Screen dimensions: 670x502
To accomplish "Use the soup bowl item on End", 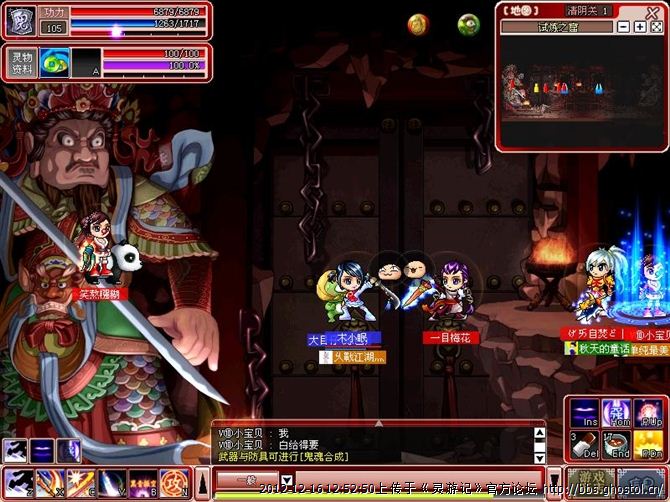I will pyautogui.click(x=616, y=443).
